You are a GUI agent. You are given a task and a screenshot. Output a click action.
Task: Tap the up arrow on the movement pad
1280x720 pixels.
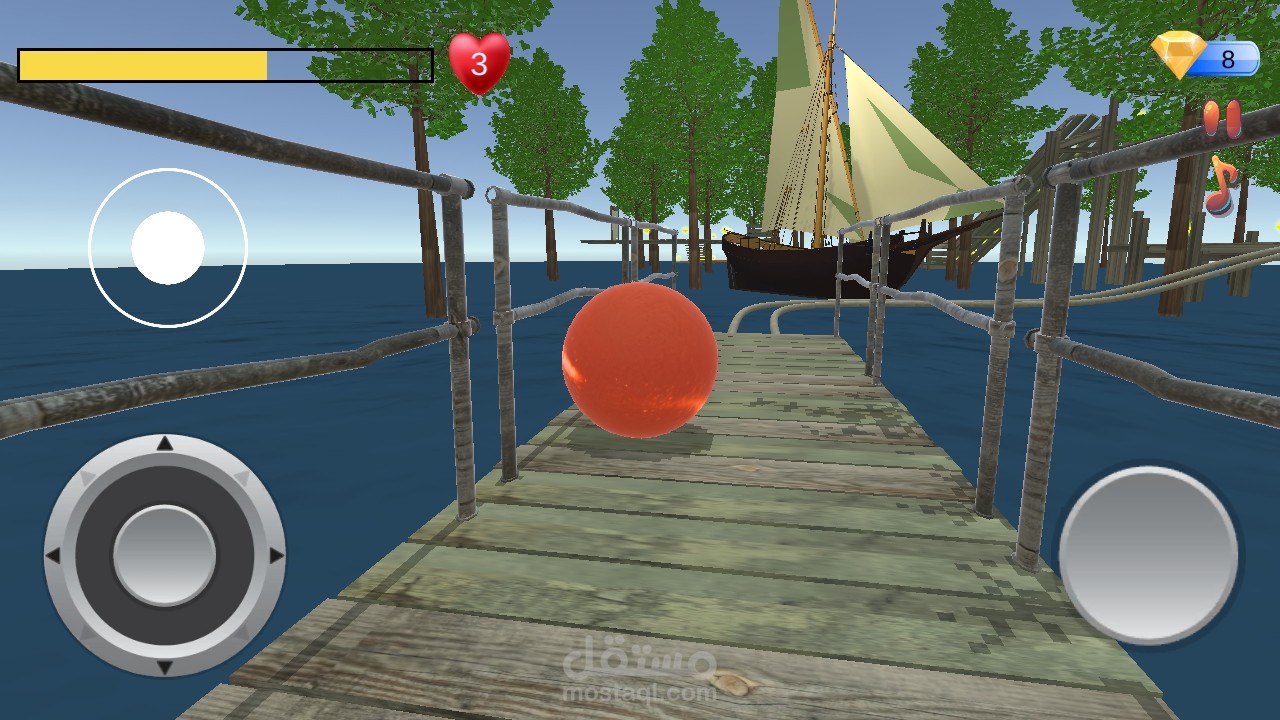point(165,444)
